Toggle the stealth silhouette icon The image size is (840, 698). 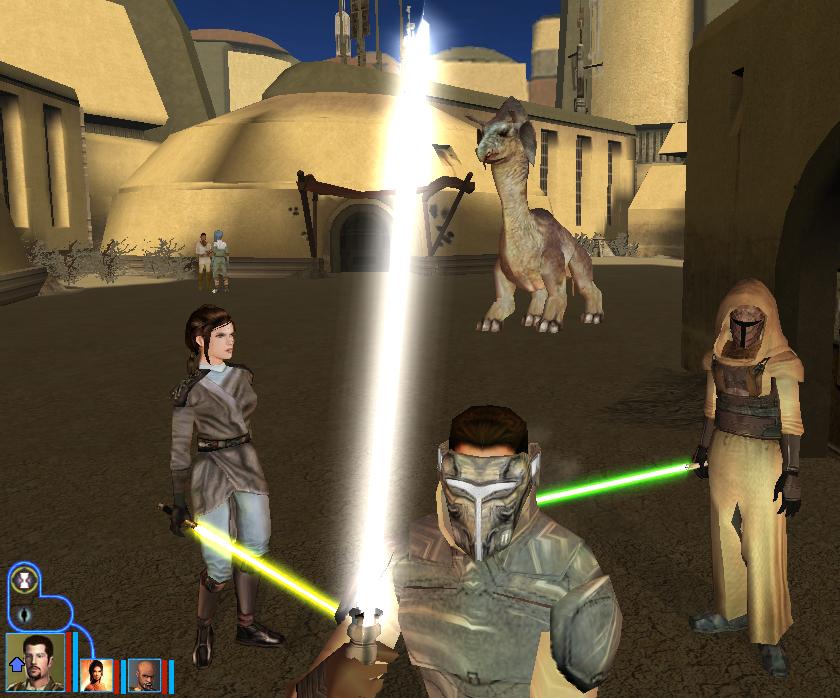[x=23, y=613]
